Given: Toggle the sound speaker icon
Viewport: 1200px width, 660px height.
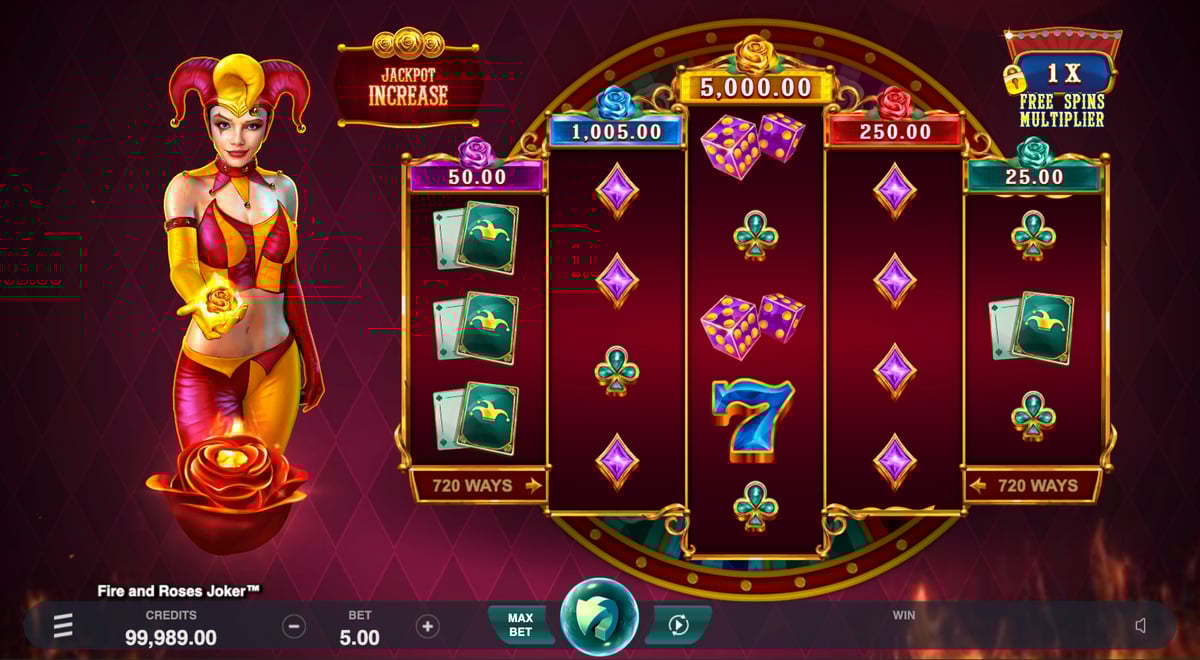Looking at the screenshot, I should pyautogui.click(x=1141, y=626).
